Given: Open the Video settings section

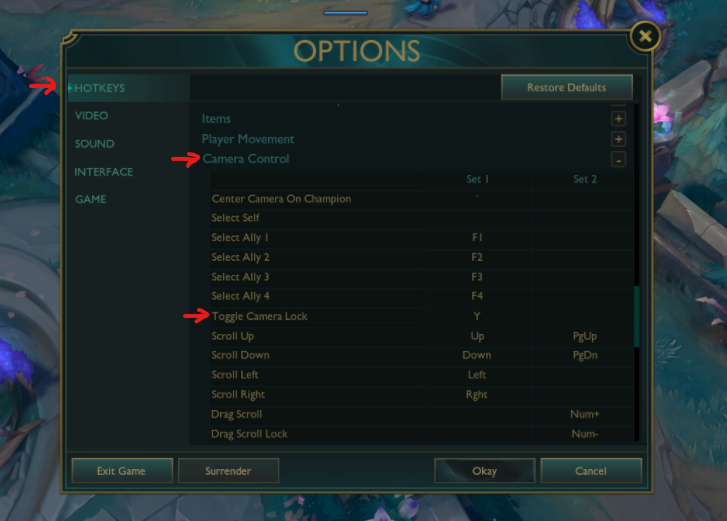Looking at the screenshot, I should 91,116.
